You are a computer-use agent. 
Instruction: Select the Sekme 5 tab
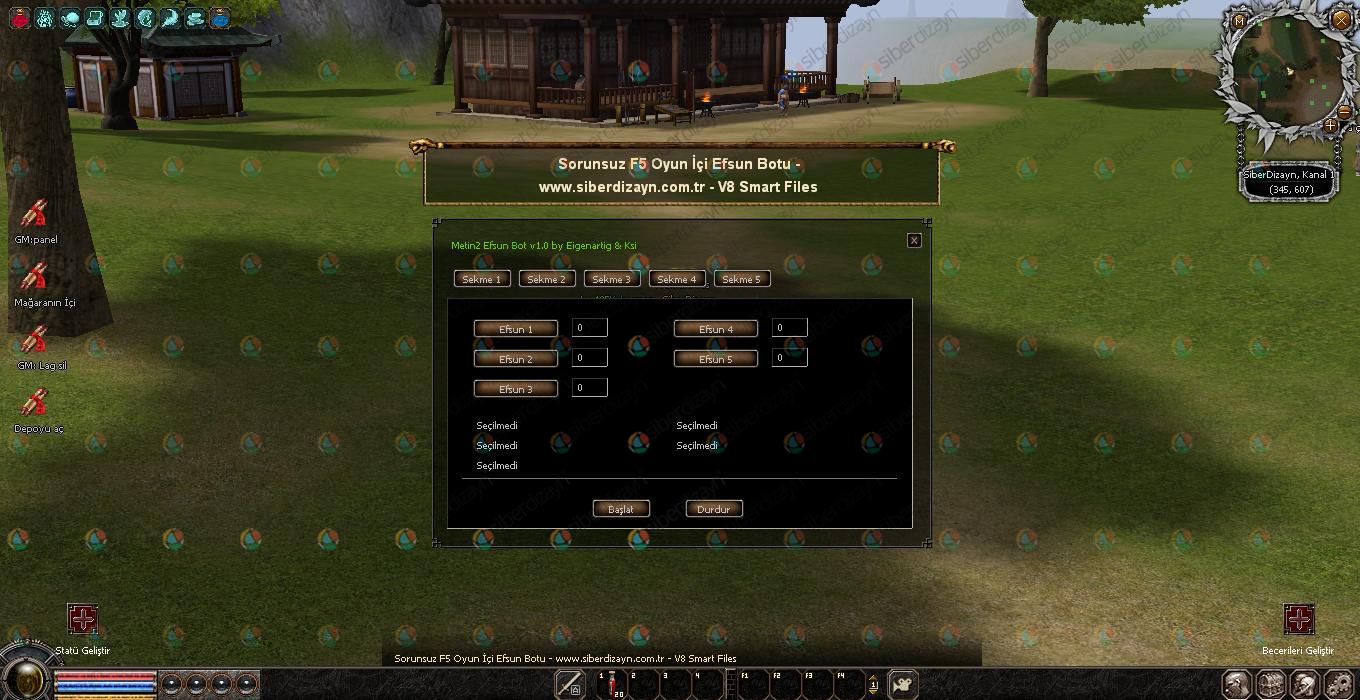741,279
